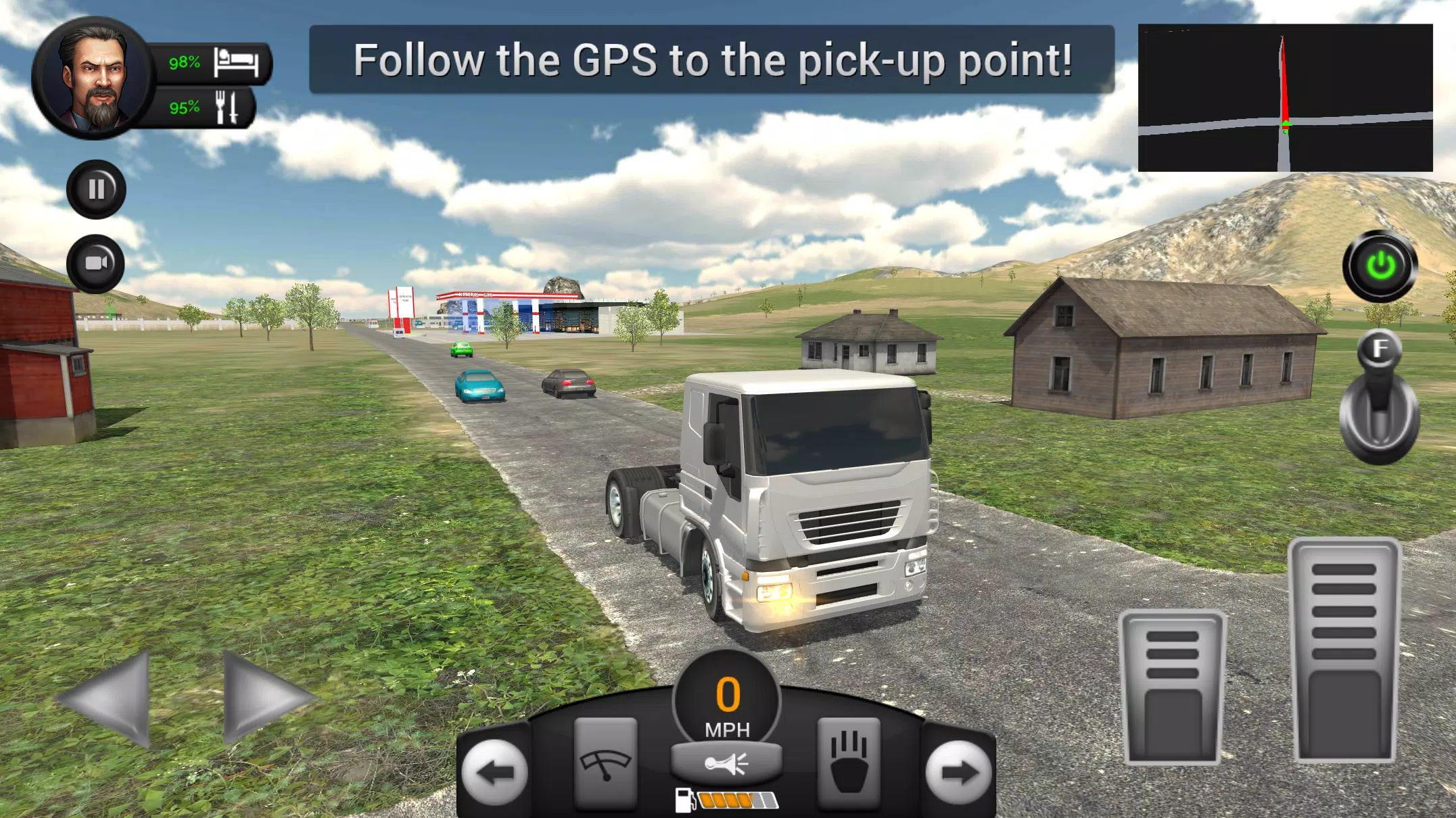Viewport: 1456px width, 818px height.
Task: Activate the left turn signal
Action: 494,772
